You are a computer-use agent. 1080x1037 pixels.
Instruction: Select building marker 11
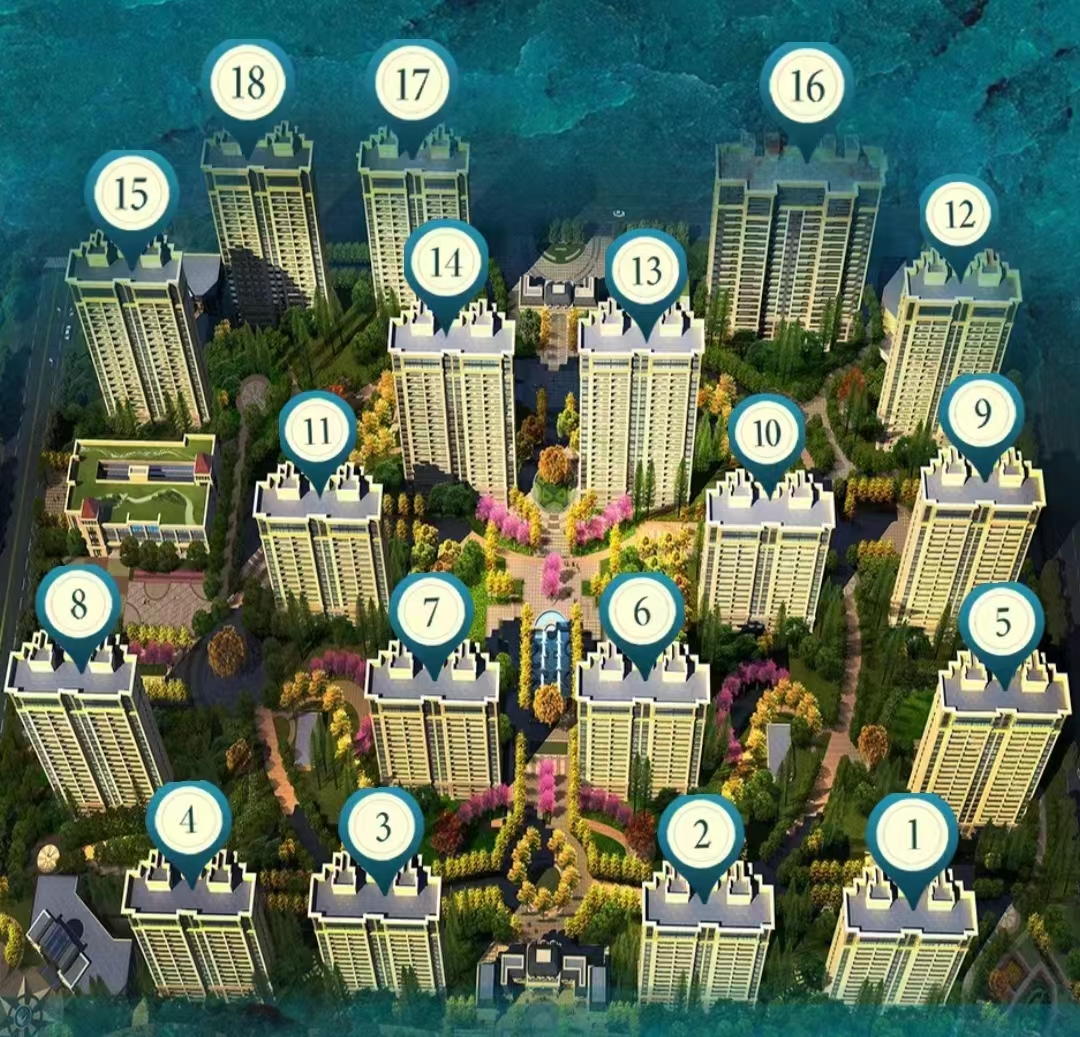coord(318,433)
